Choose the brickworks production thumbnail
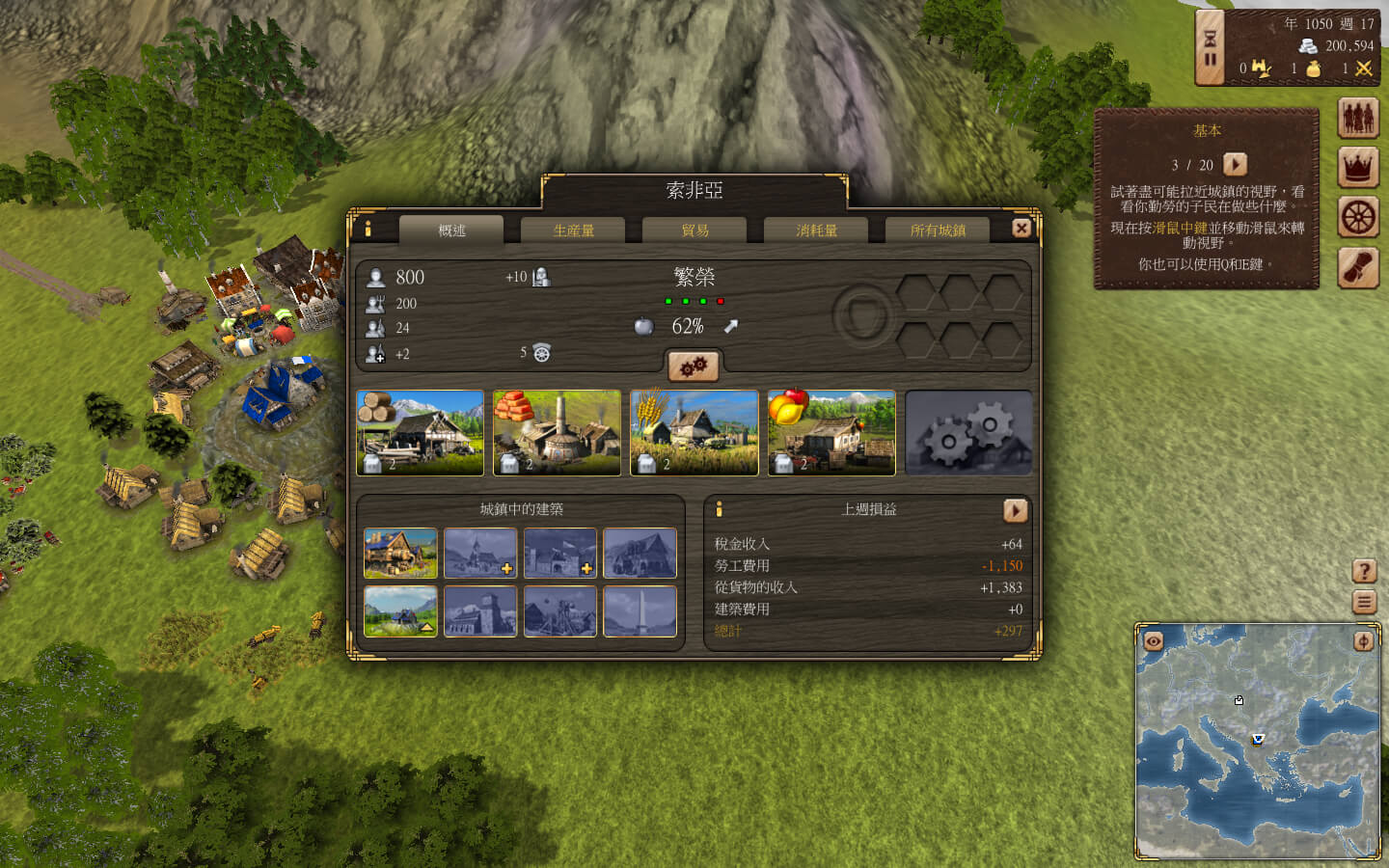Screen dimensions: 1389x868 (x=558, y=433)
